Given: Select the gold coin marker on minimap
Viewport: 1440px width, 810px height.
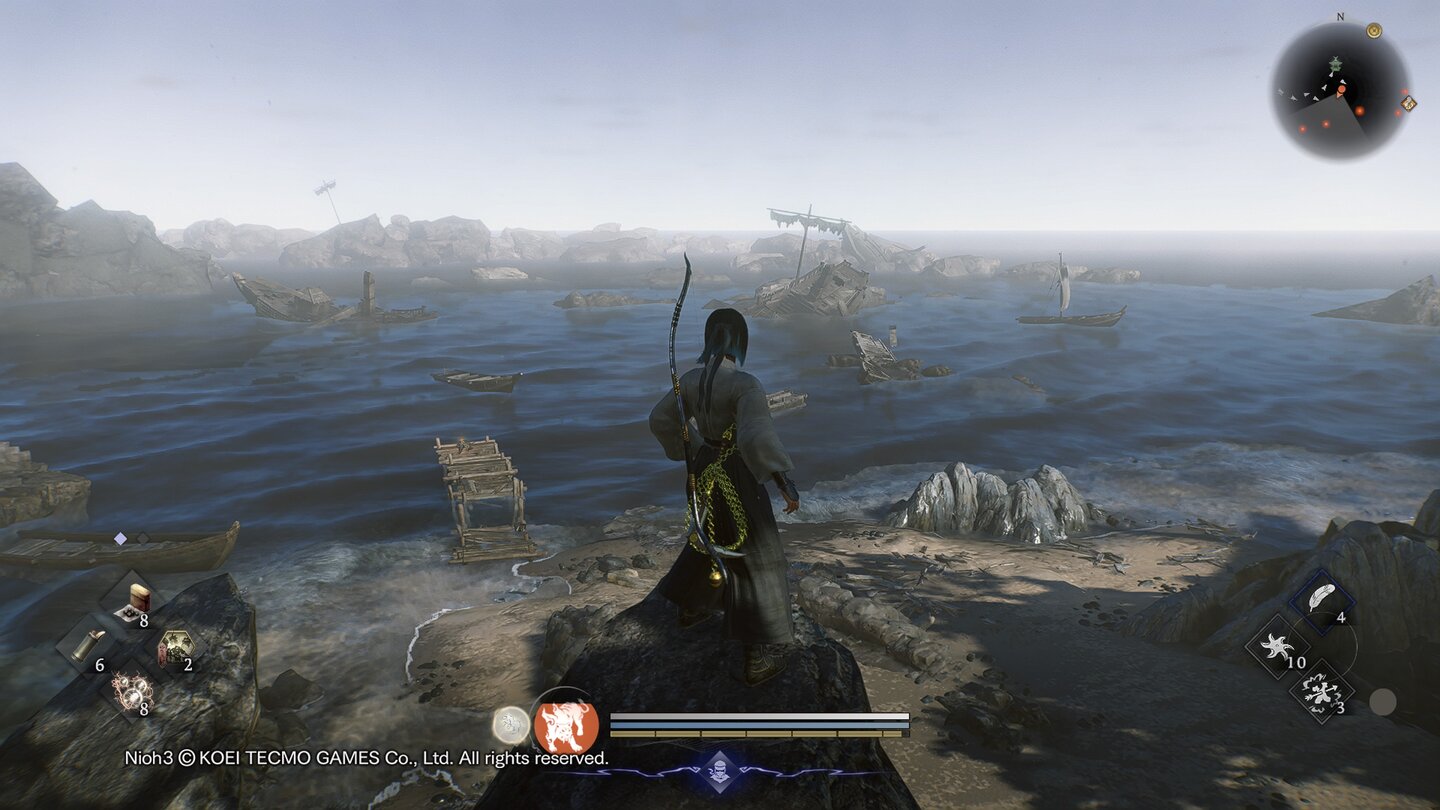Looking at the screenshot, I should coord(1374,31).
